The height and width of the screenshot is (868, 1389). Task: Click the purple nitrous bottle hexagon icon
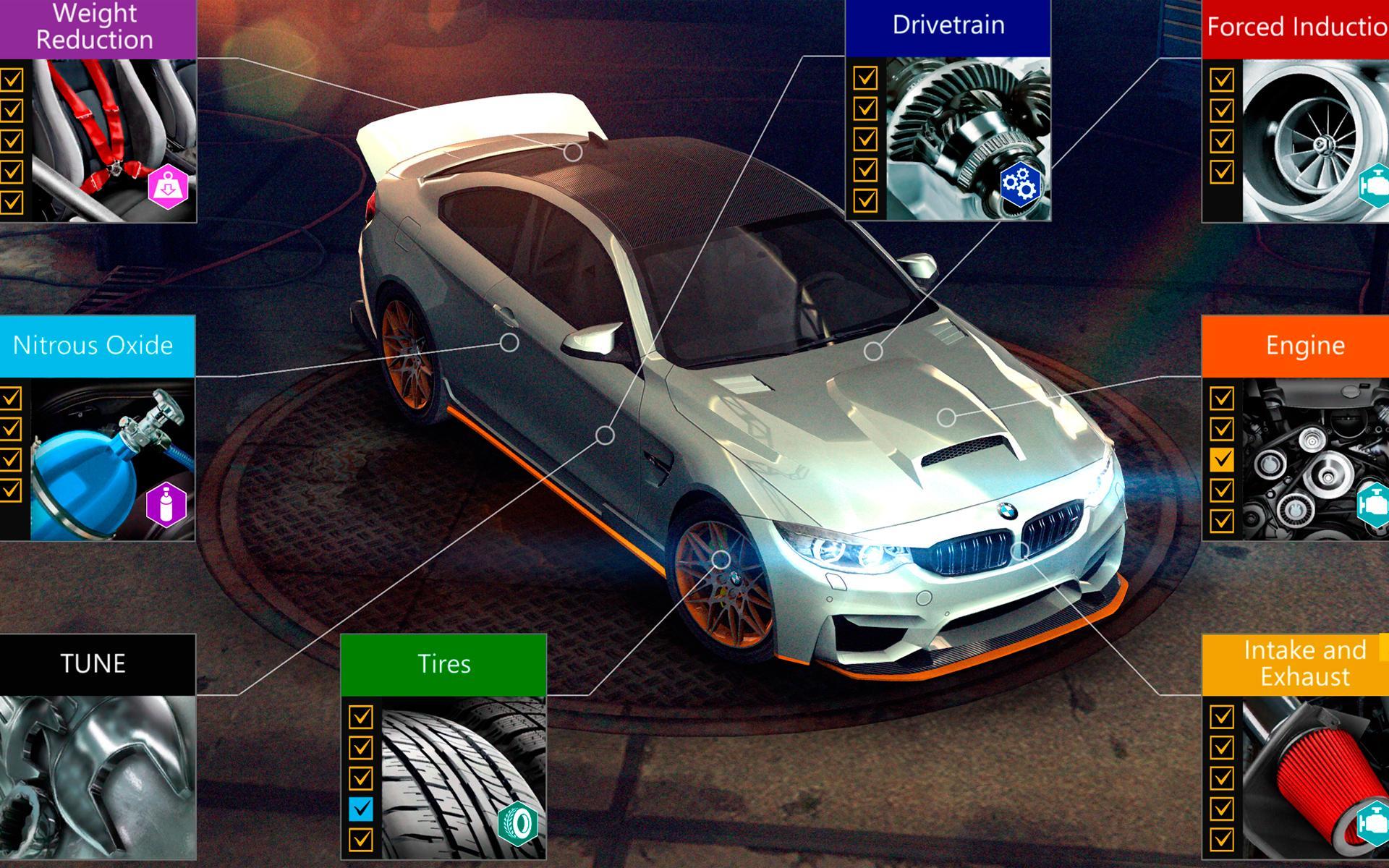coord(166,504)
